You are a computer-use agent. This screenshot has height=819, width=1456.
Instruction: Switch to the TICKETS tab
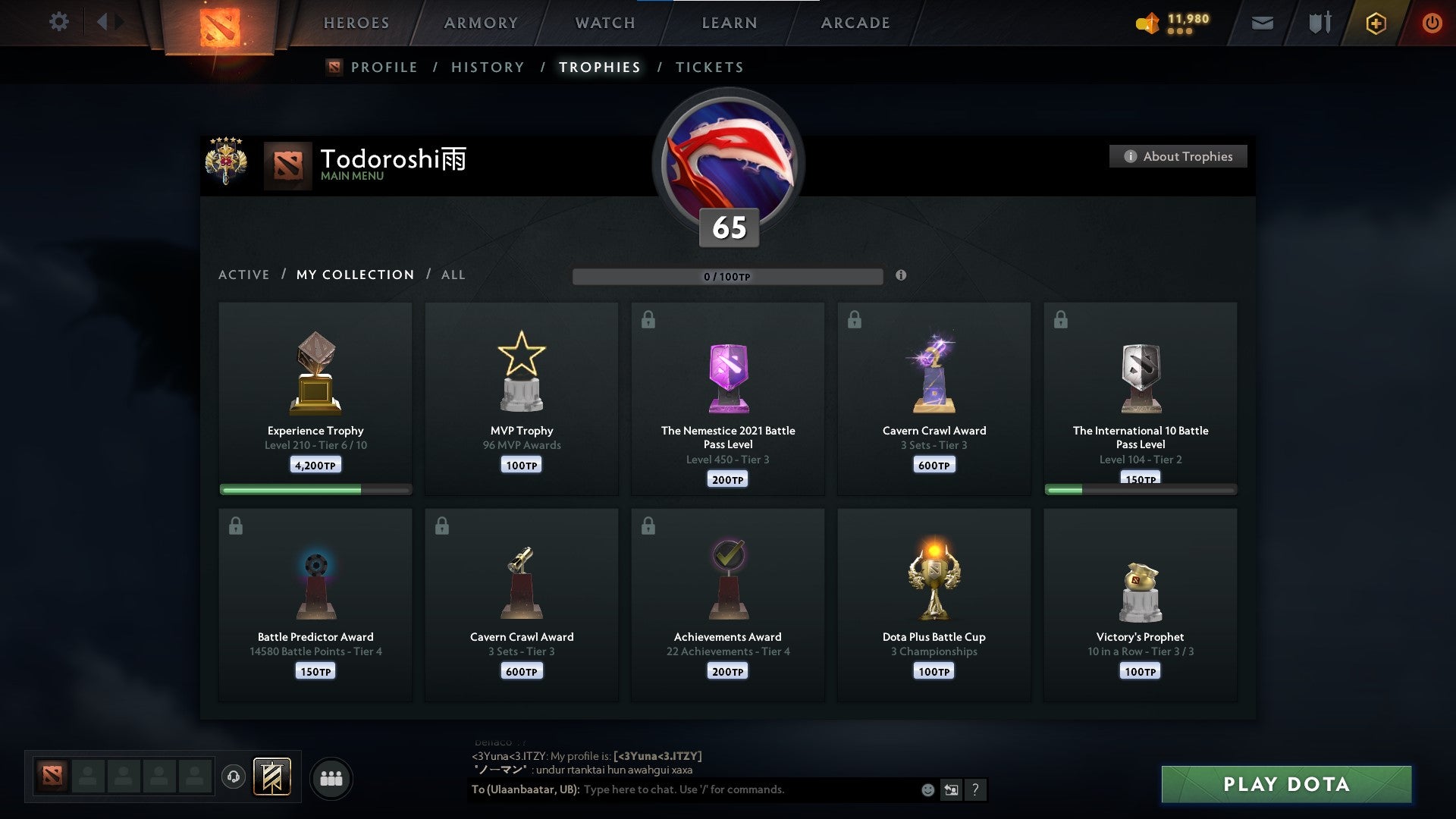coord(709,67)
